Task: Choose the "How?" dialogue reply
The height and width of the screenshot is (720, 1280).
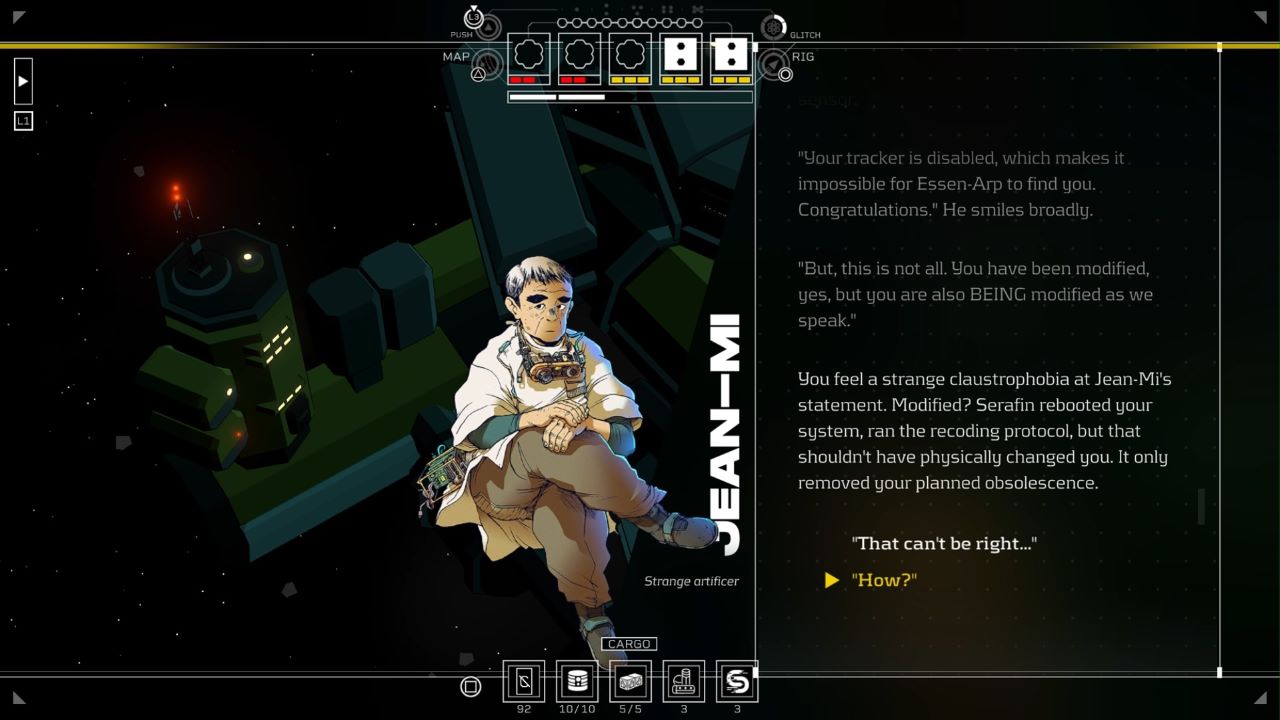Action: coord(884,580)
